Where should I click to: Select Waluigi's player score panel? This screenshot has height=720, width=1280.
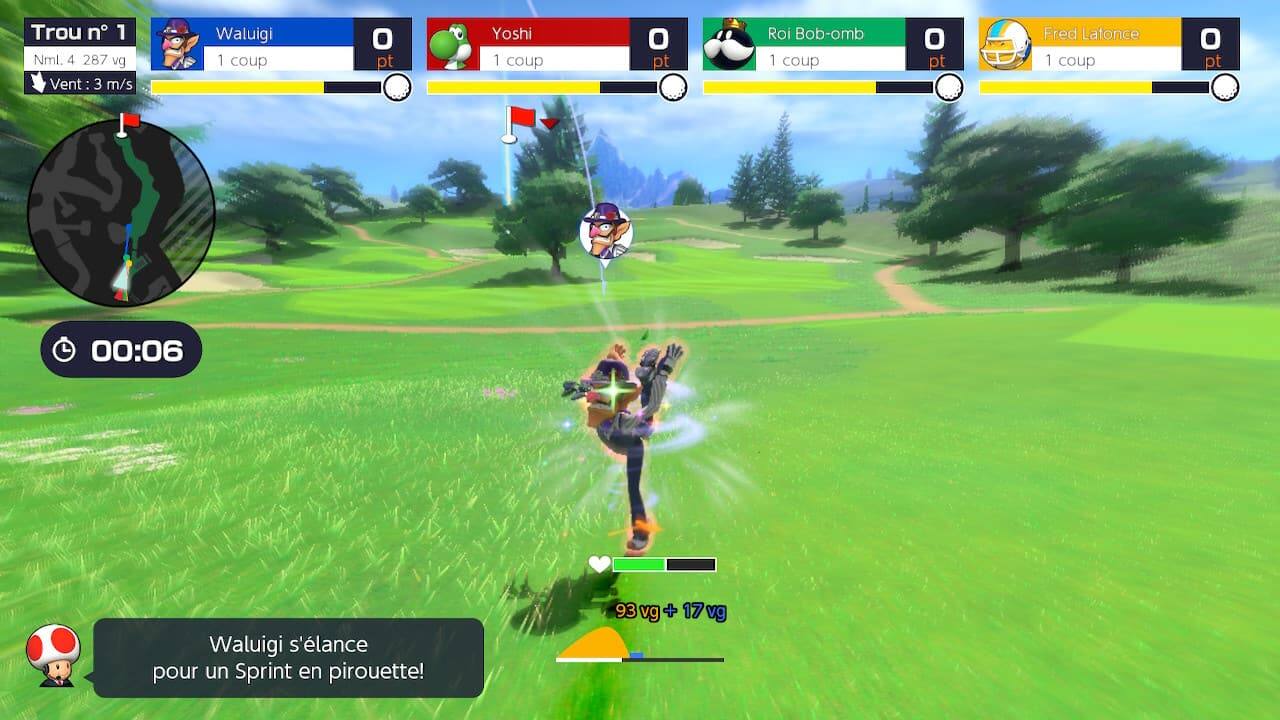[x=281, y=45]
